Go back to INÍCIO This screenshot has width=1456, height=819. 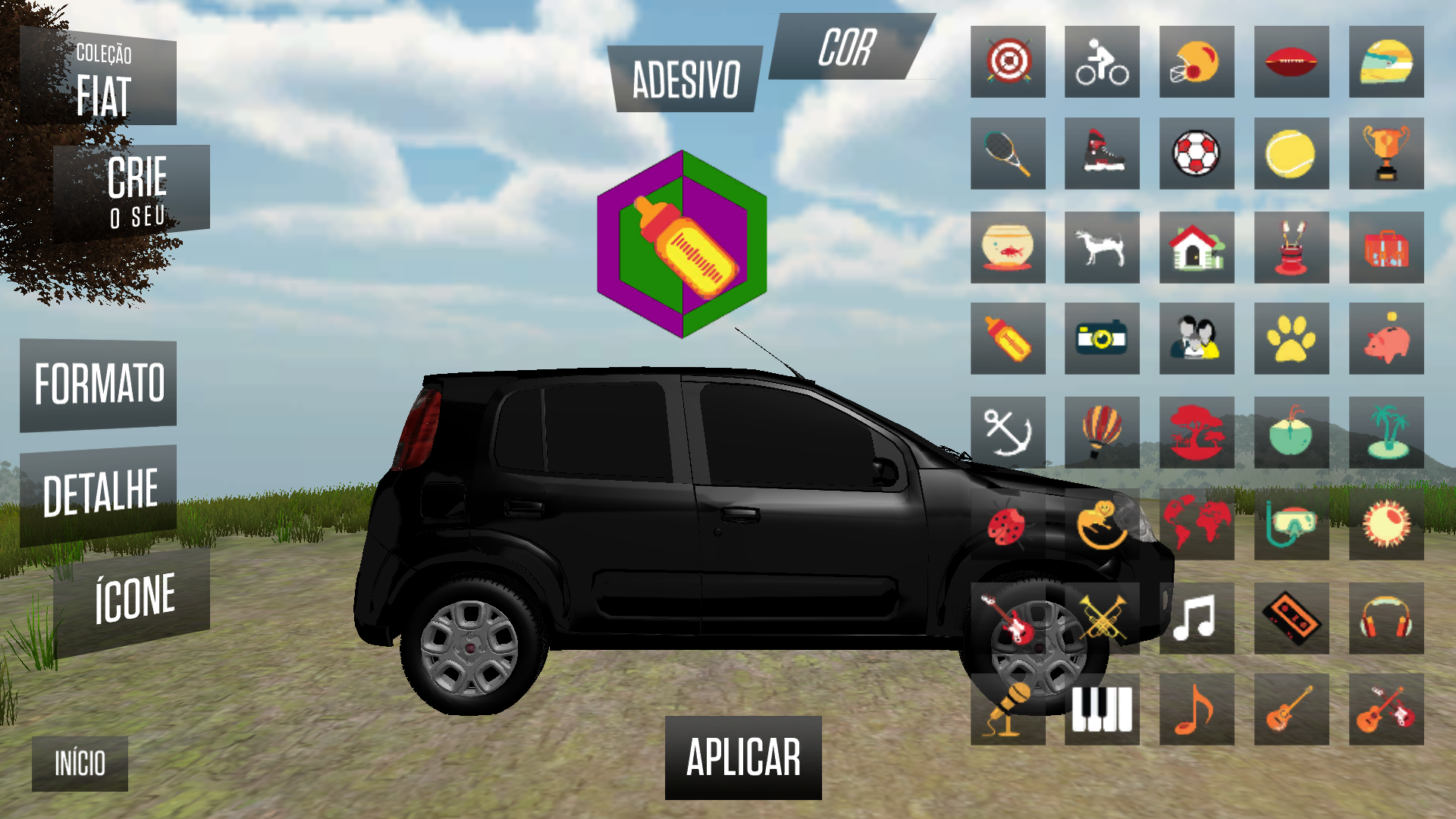click(x=80, y=763)
